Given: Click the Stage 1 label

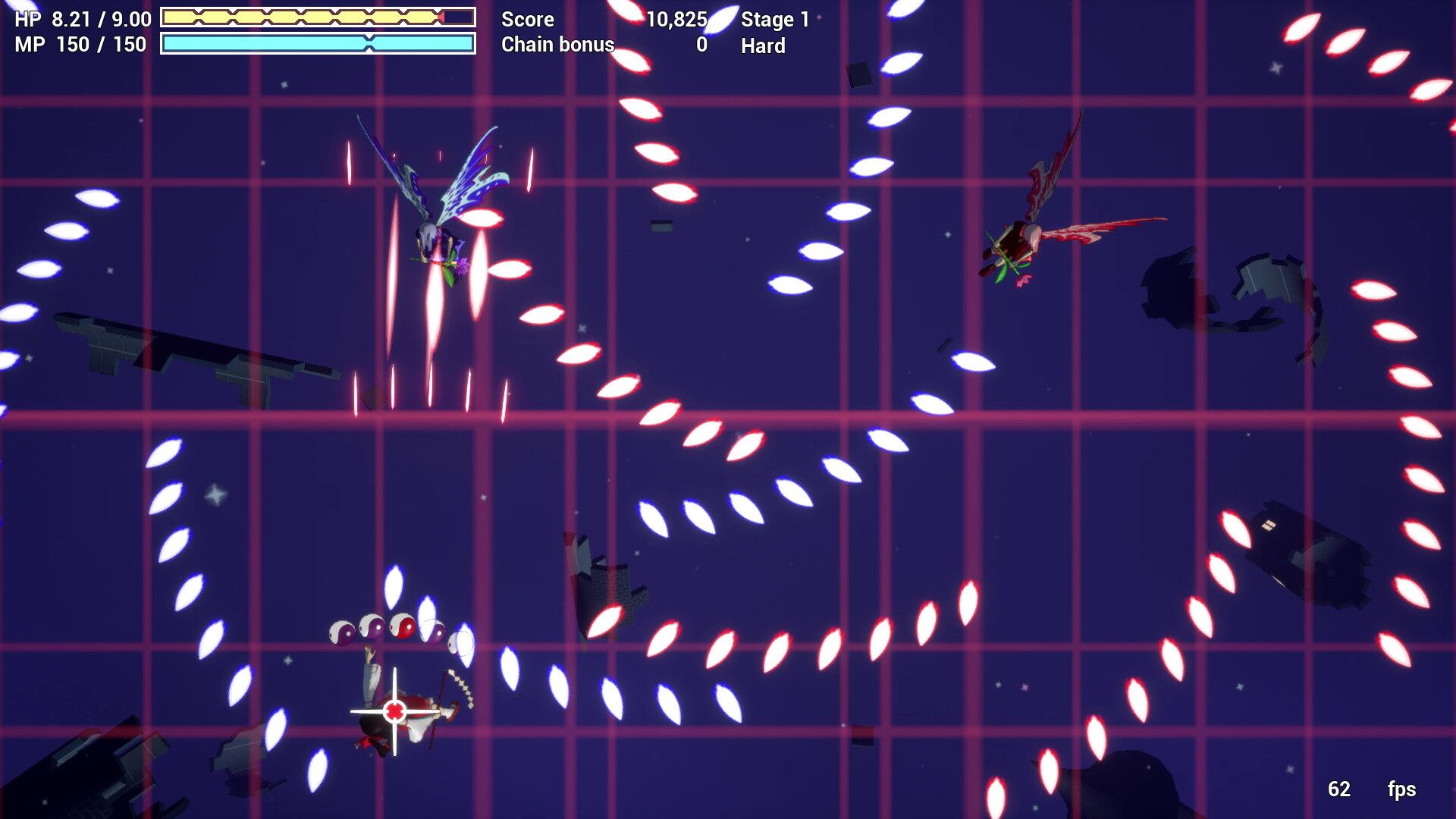Looking at the screenshot, I should (x=775, y=19).
